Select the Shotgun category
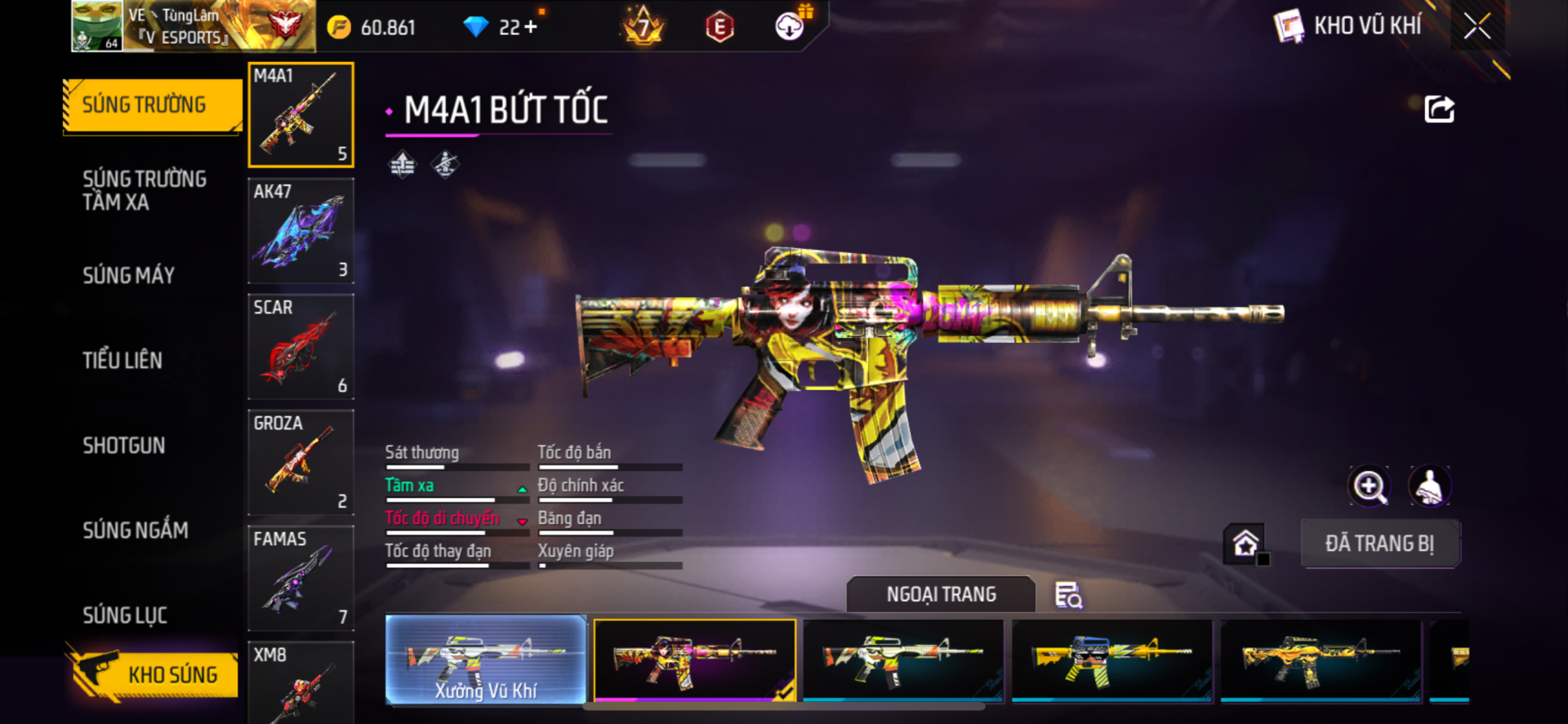The image size is (1568, 724). 124,445
